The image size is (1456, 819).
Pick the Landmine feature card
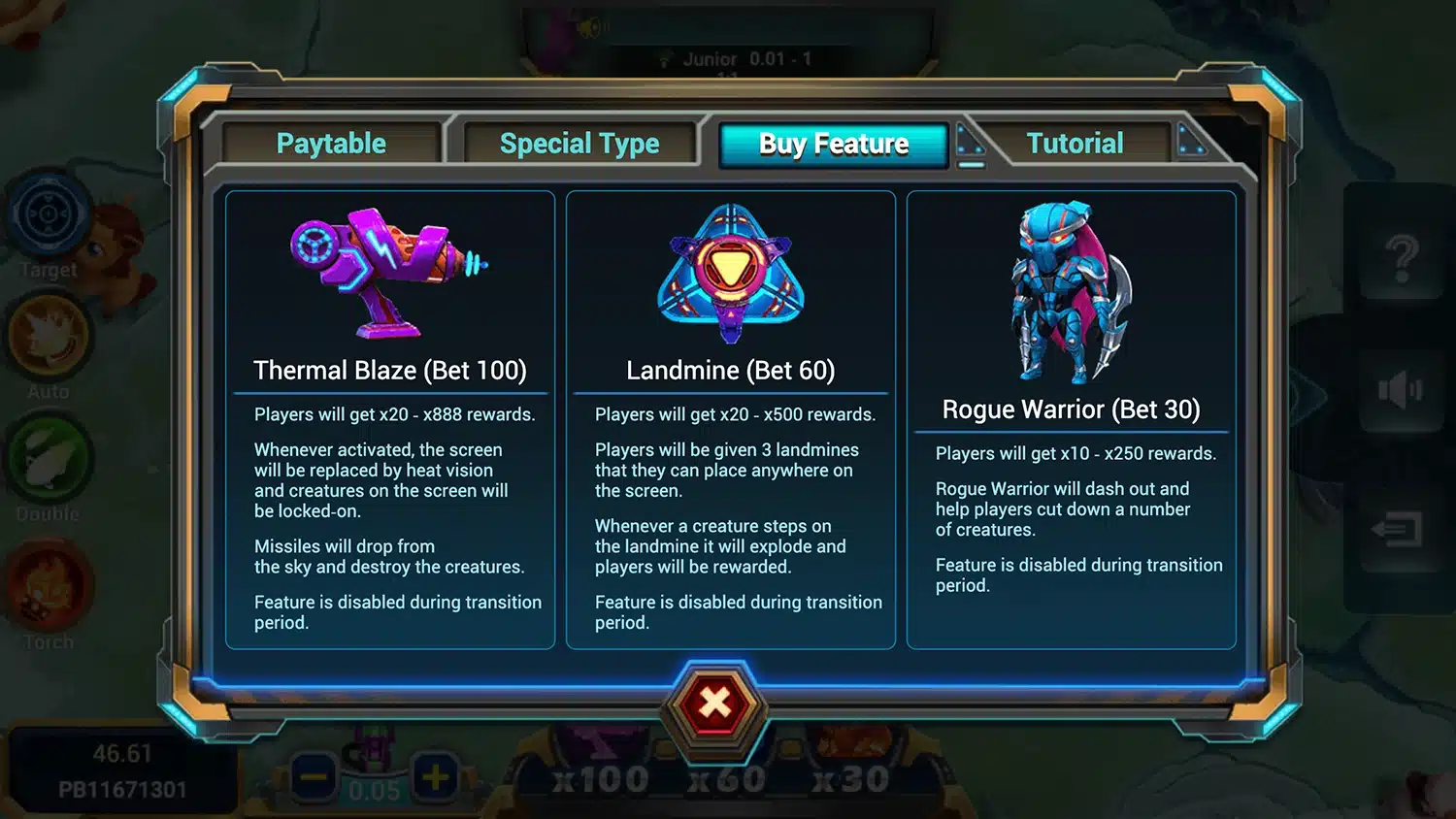tap(730, 419)
